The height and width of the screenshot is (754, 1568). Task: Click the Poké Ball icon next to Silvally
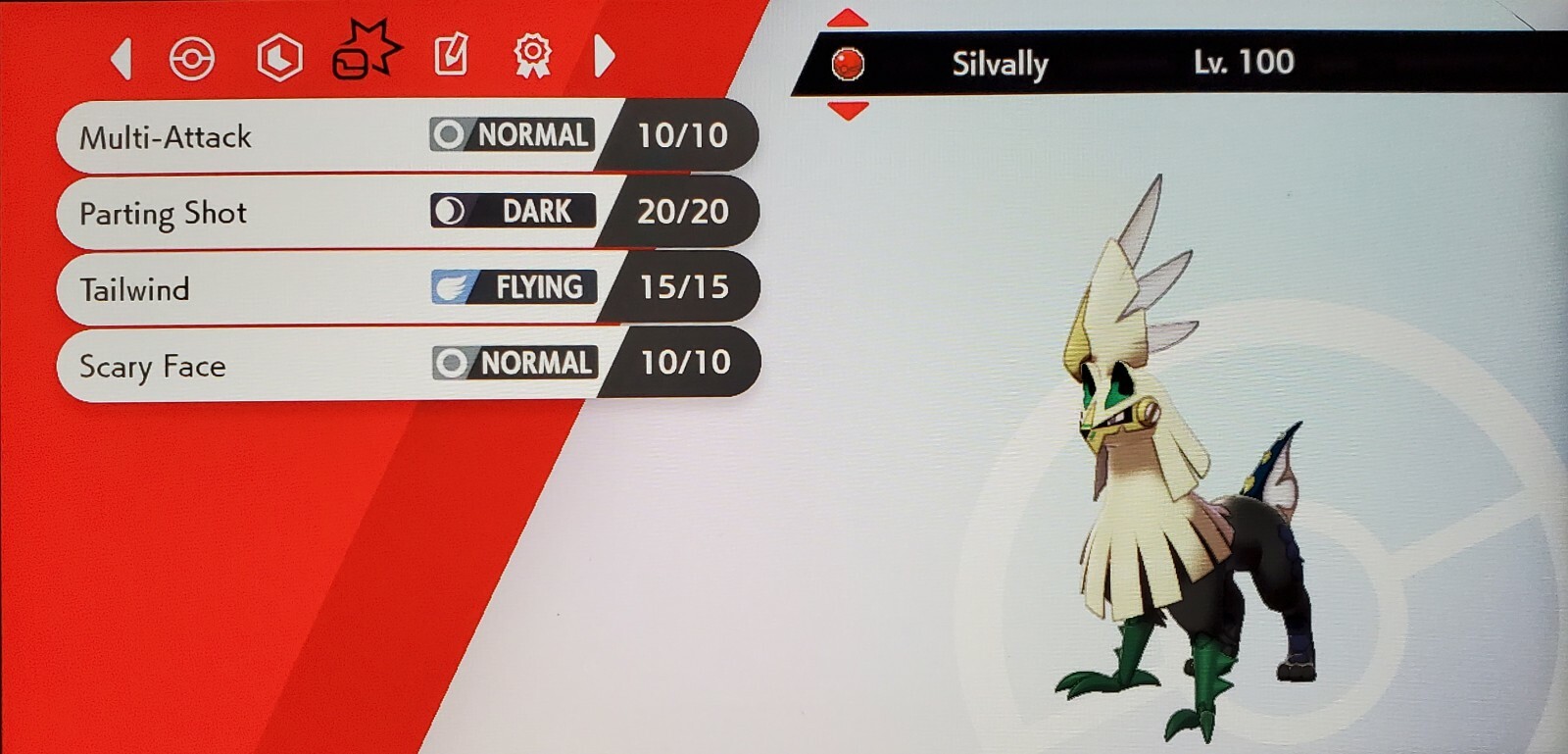pyautogui.click(x=850, y=63)
